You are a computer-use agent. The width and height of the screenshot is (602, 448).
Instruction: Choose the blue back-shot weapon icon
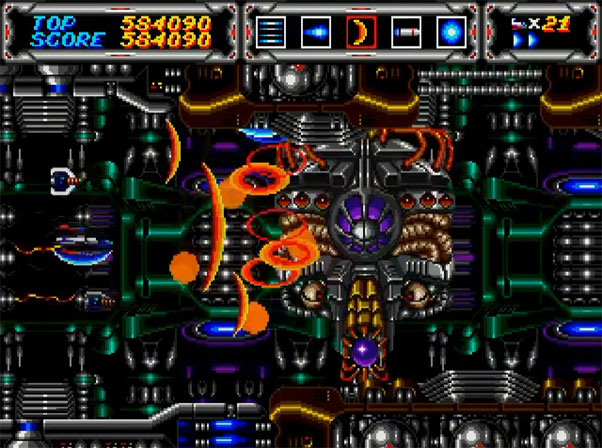coord(316,32)
